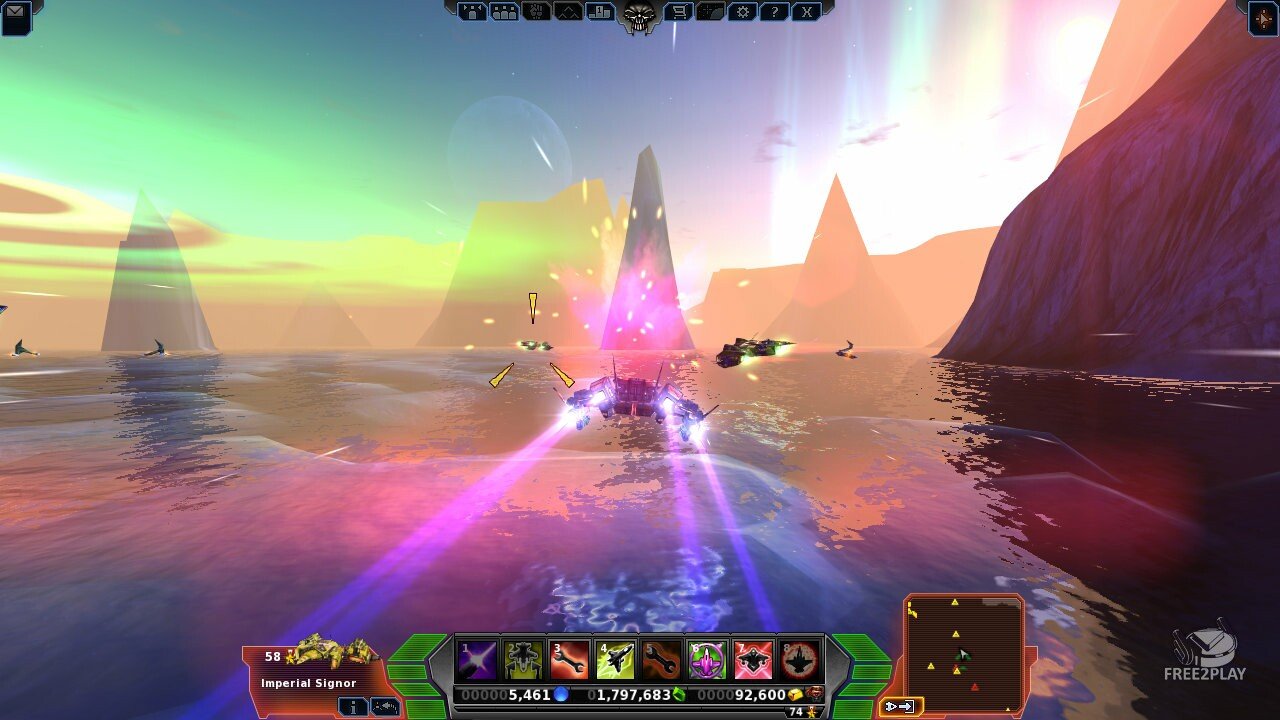
Task: Open the top-right corner panel icon
Action: (1263, 16)
